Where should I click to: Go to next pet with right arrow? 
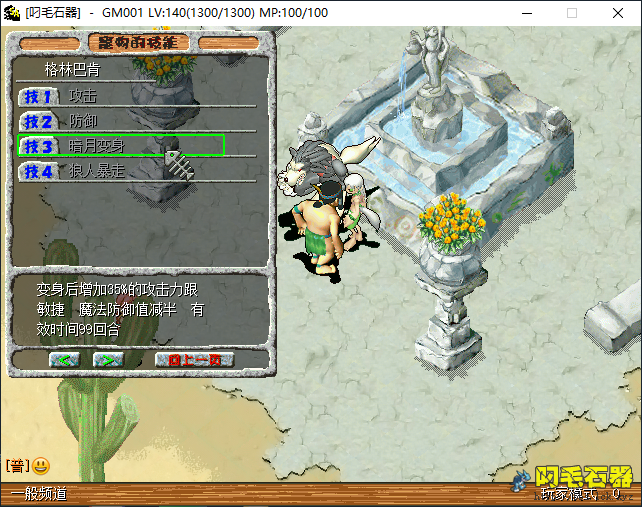[x=107, y=359]
